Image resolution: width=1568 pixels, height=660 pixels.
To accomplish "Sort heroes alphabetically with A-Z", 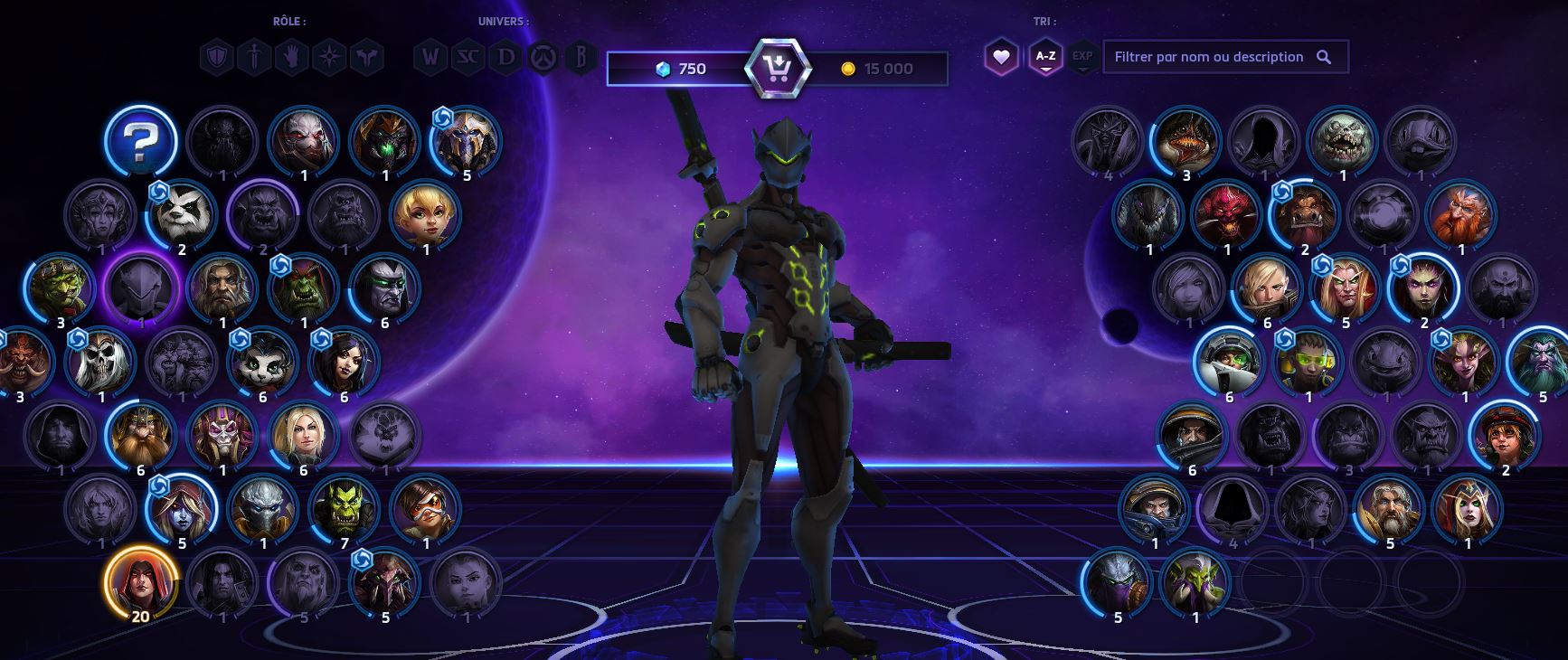I will coord(1045,57).
